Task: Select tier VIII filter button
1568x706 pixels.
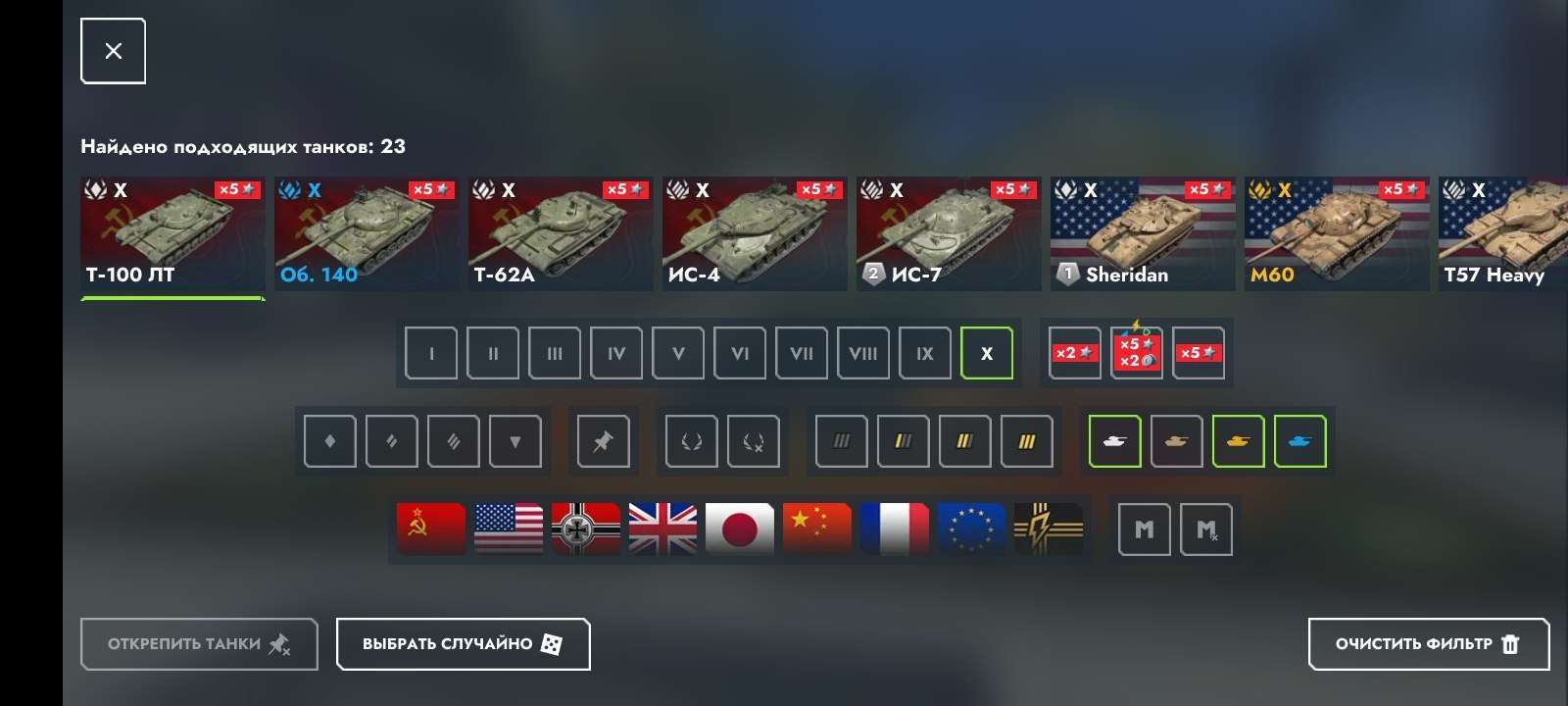Action: pyautogui.click(x=863, y=352)
